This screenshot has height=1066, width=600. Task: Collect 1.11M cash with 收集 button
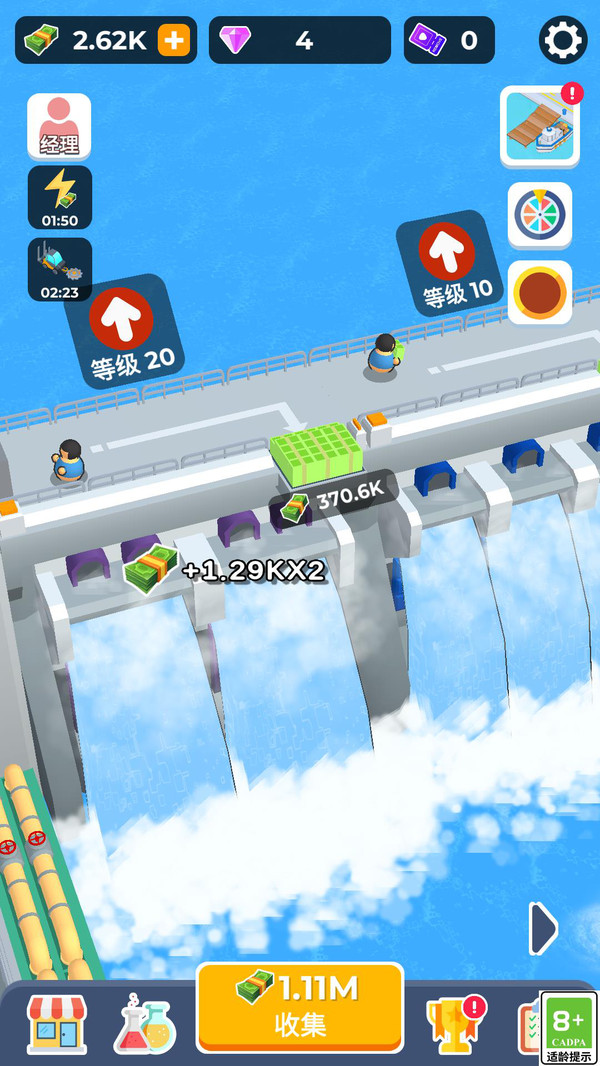(300, 1008)
